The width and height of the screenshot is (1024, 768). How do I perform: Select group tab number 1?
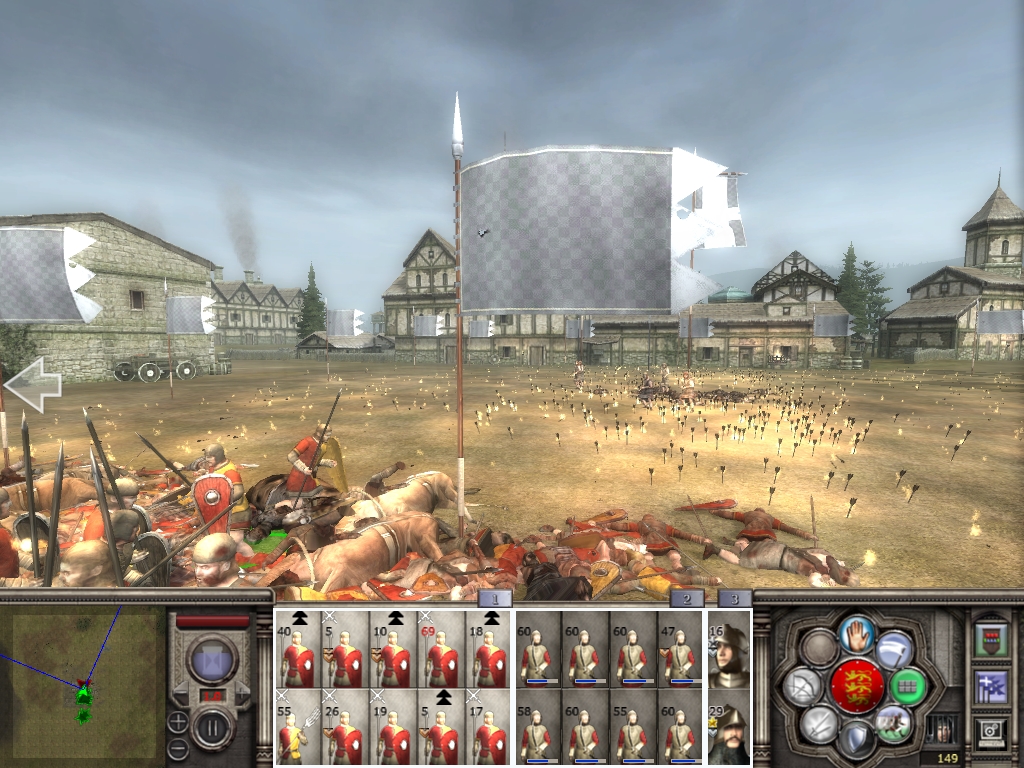tap(496, 599)
